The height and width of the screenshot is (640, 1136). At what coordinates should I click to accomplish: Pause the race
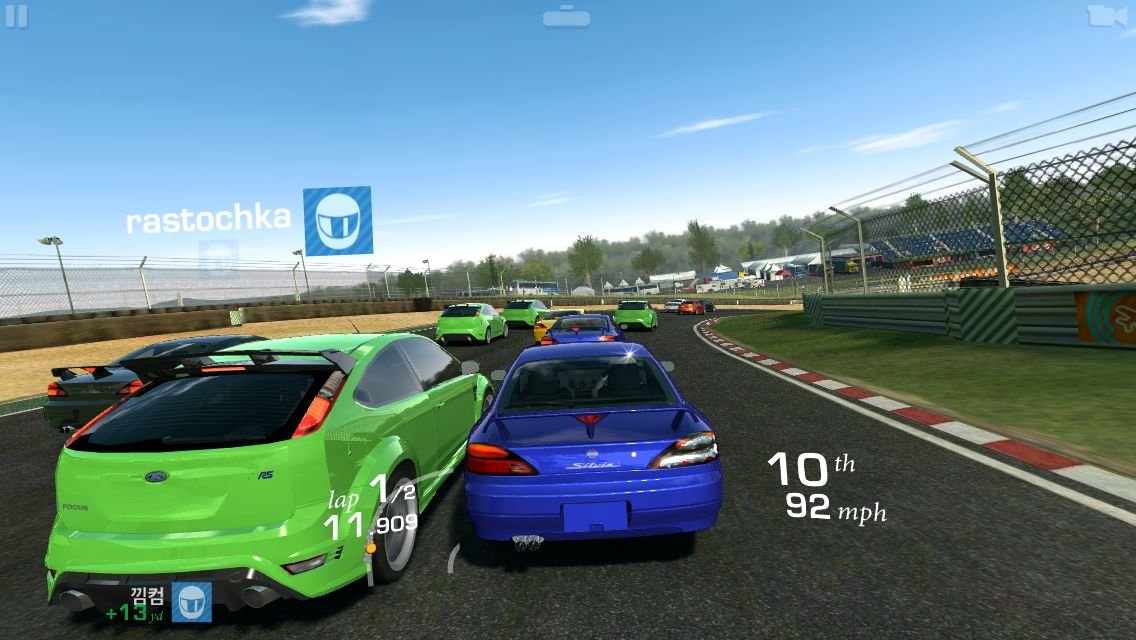16,16
